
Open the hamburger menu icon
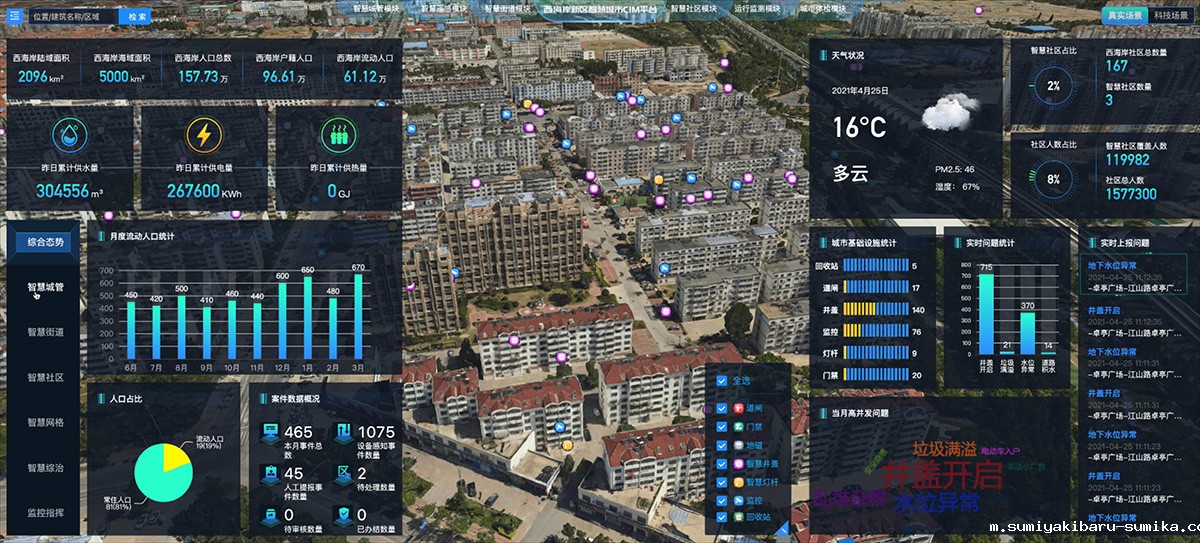tap(14, 16)
